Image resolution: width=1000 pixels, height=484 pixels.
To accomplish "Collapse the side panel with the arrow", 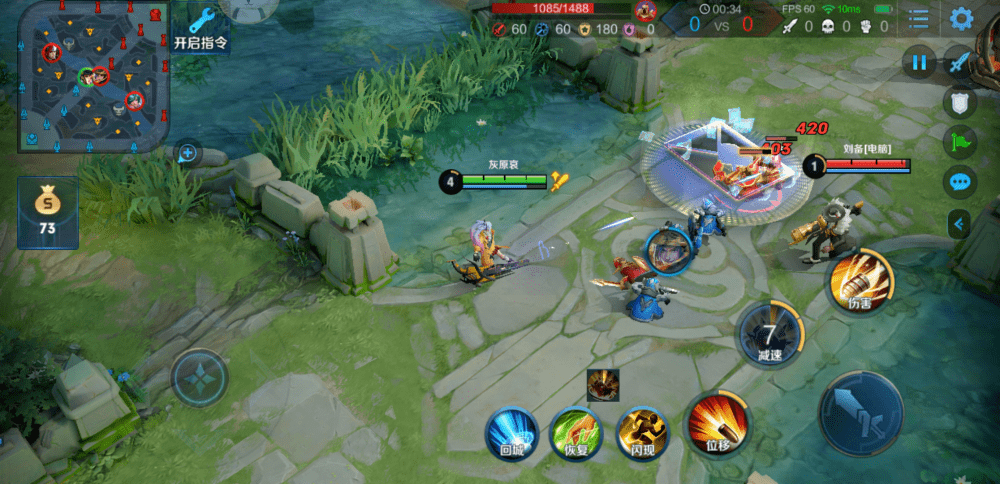I will click(x=960, y=224).
